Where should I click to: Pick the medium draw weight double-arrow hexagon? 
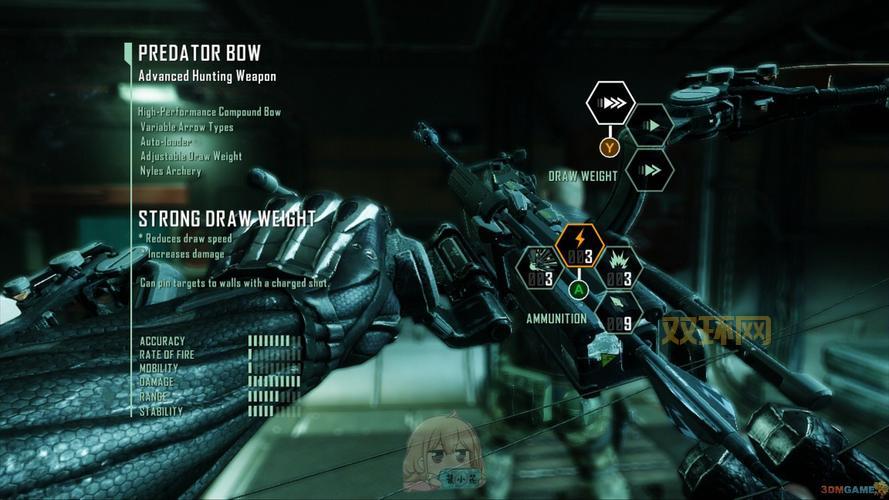(x=651, y=170)
